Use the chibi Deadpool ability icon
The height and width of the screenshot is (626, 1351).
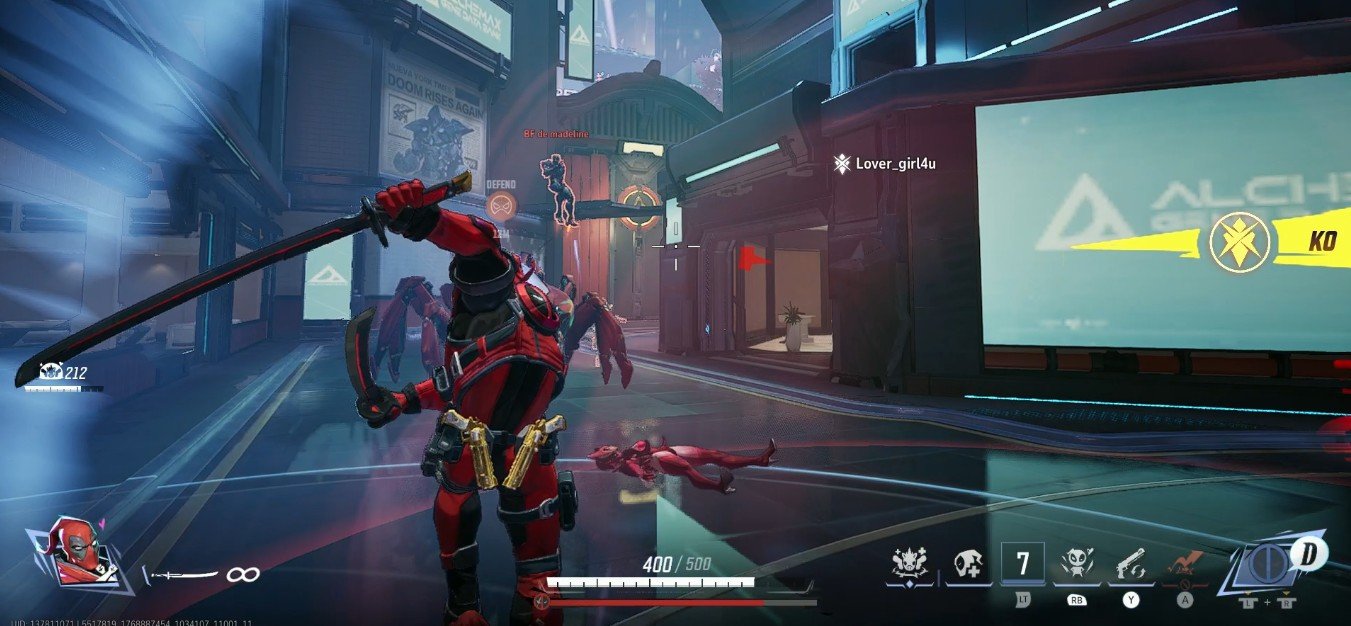(x=1076, y=565)
